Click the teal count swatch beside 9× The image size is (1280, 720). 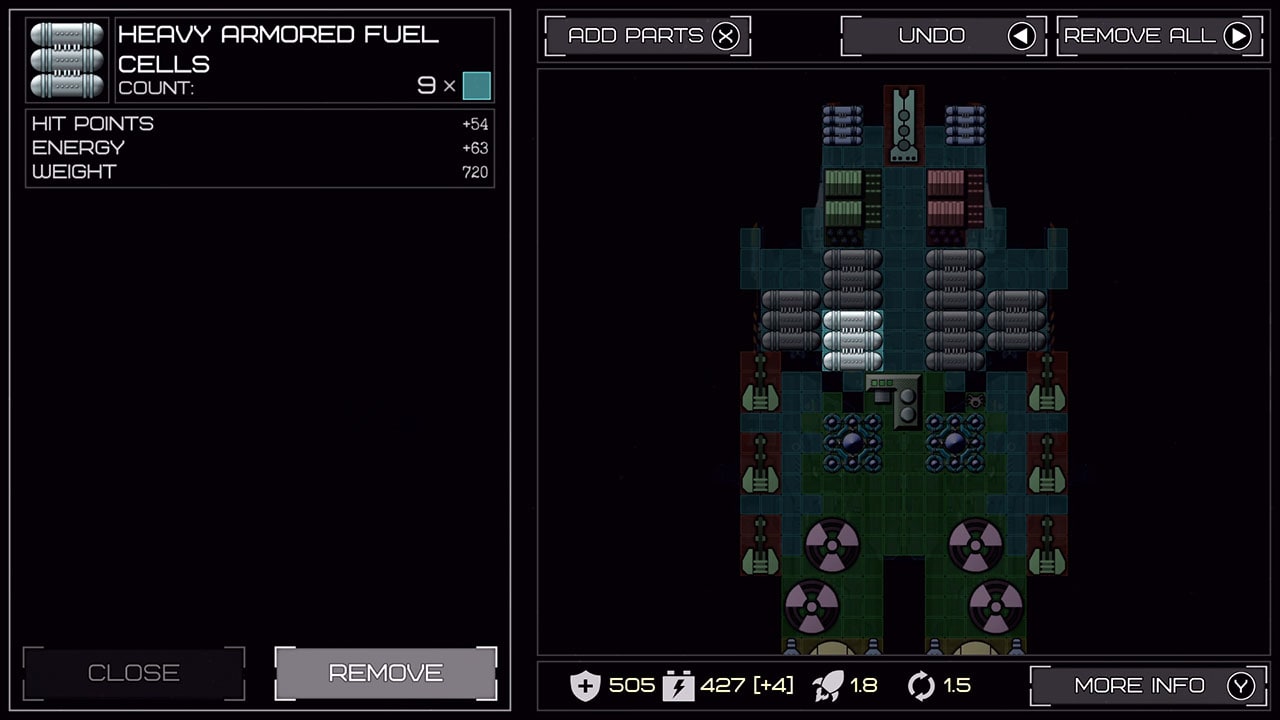[476, 87]
